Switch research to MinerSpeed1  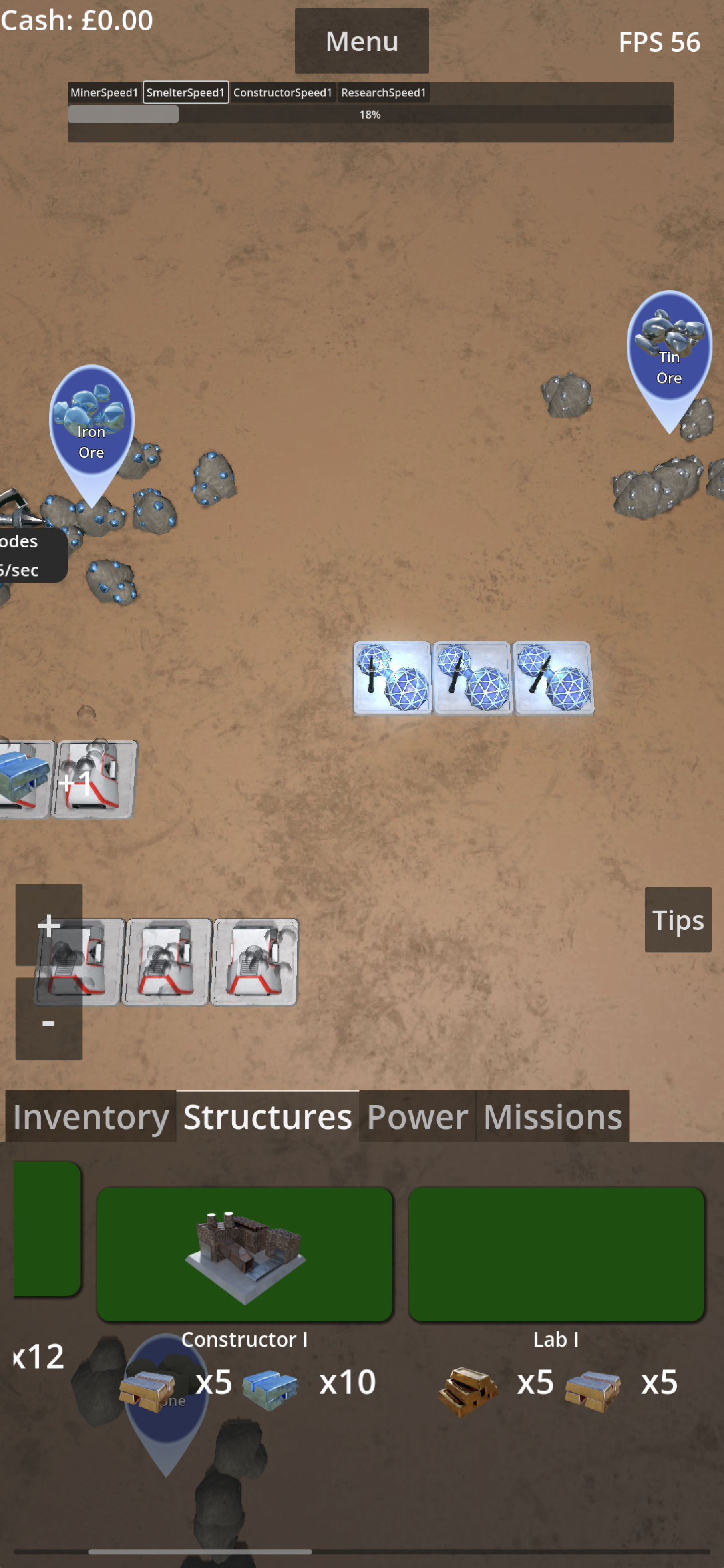click(x=105, y=92)
